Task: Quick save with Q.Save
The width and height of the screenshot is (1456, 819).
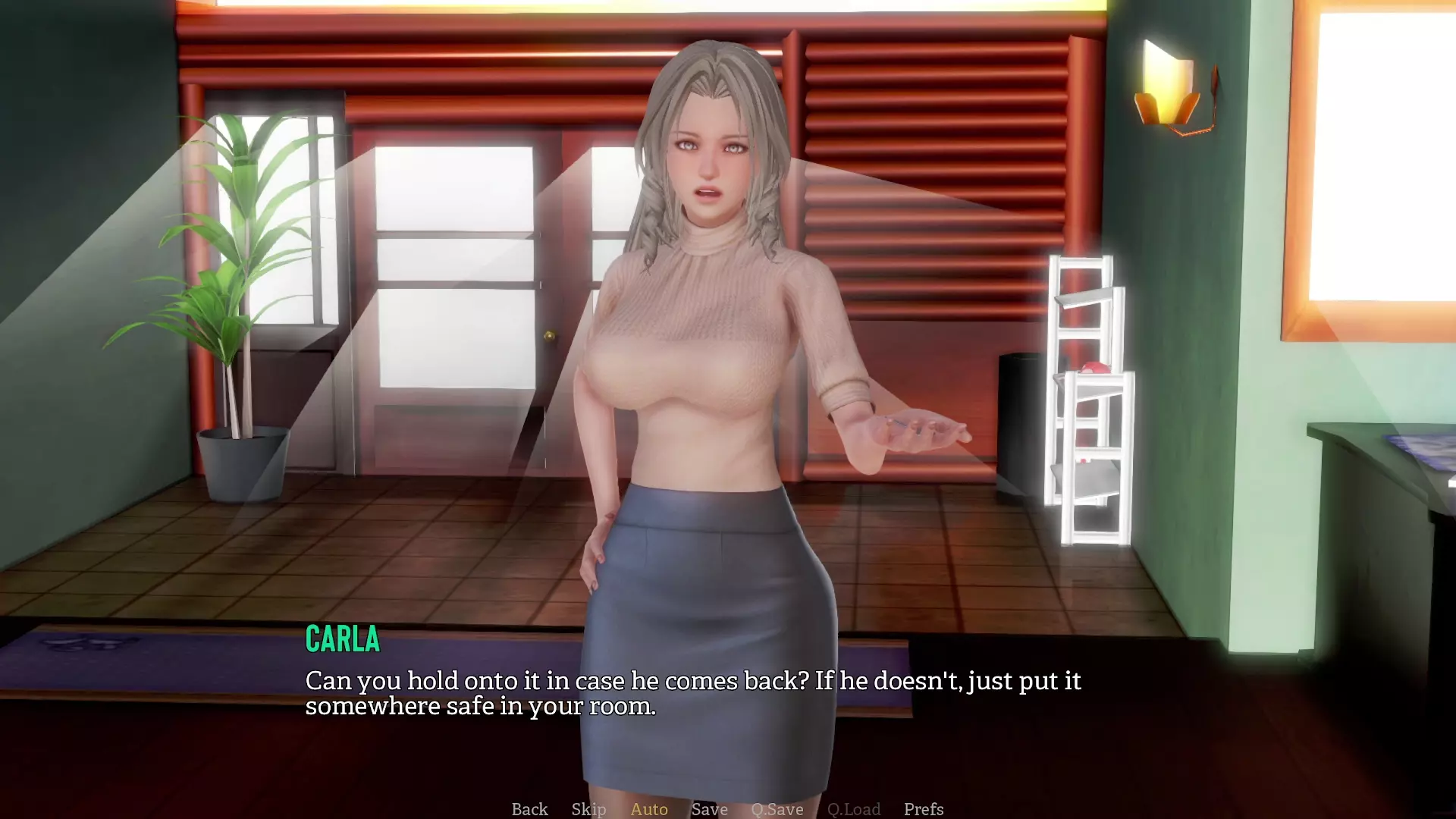Action: pyautogui.click(x=777, y=809)
